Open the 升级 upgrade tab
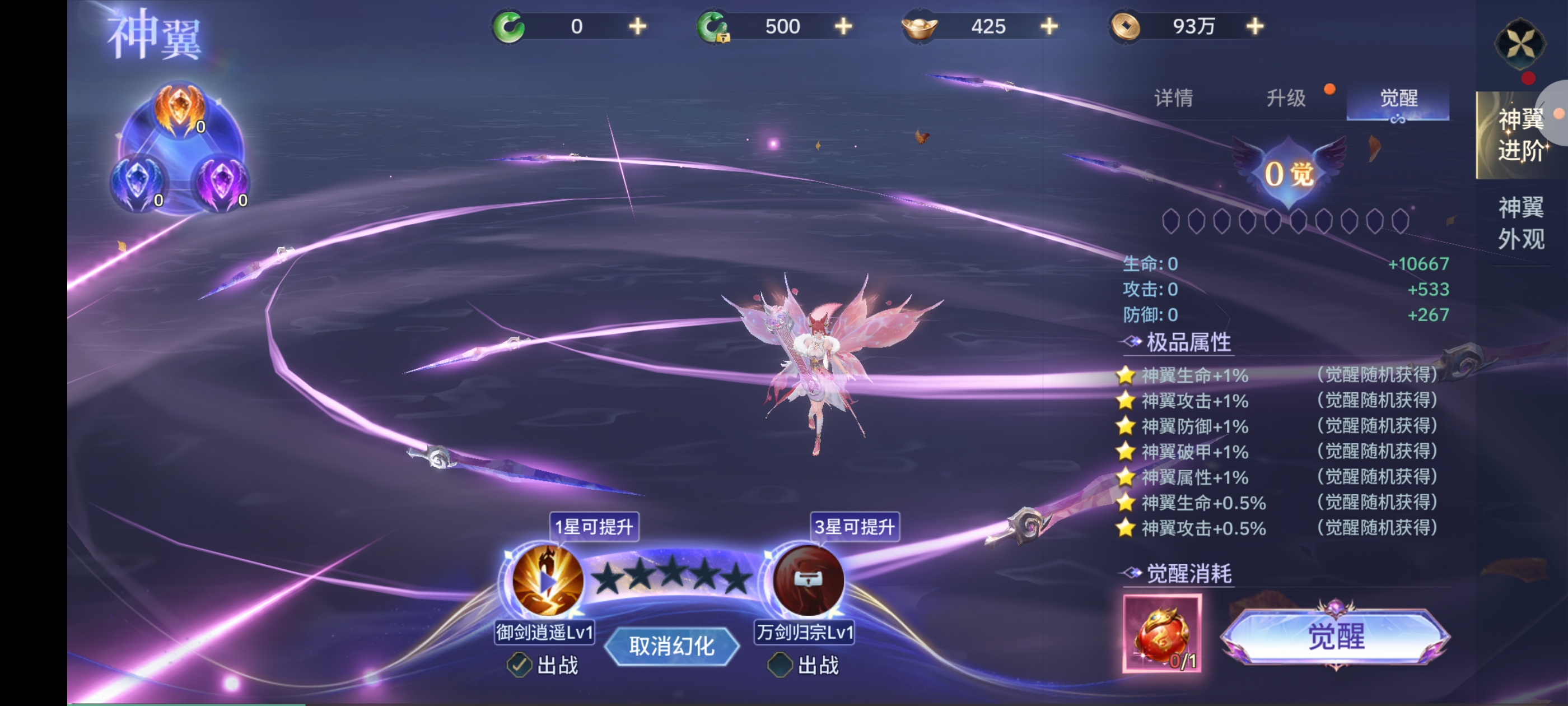 point(1286,98)
